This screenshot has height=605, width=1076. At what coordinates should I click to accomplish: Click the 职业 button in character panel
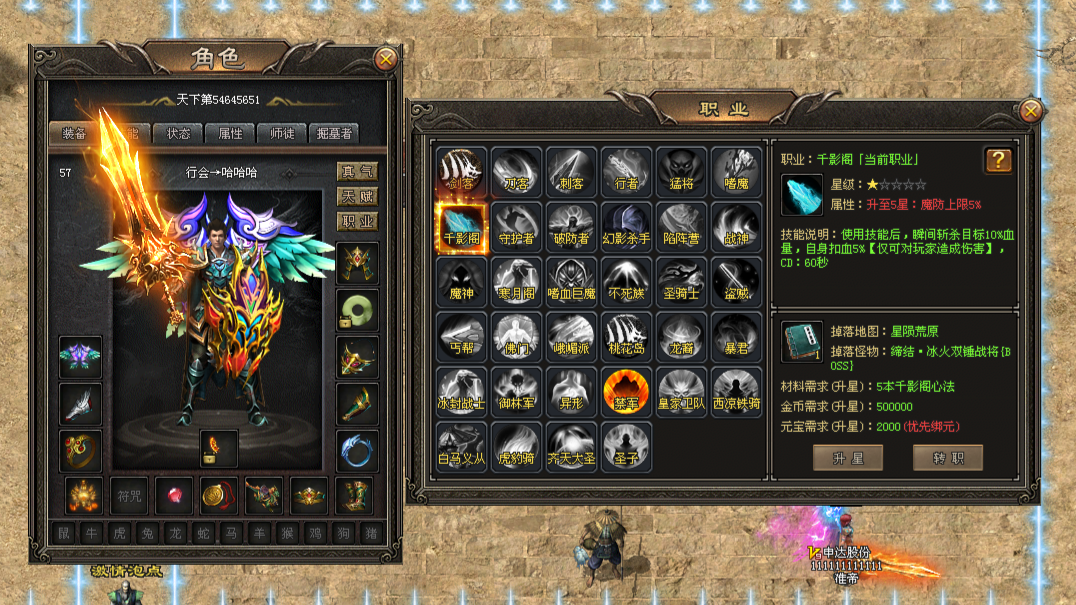pyautogui.click(x=356, y=222)
